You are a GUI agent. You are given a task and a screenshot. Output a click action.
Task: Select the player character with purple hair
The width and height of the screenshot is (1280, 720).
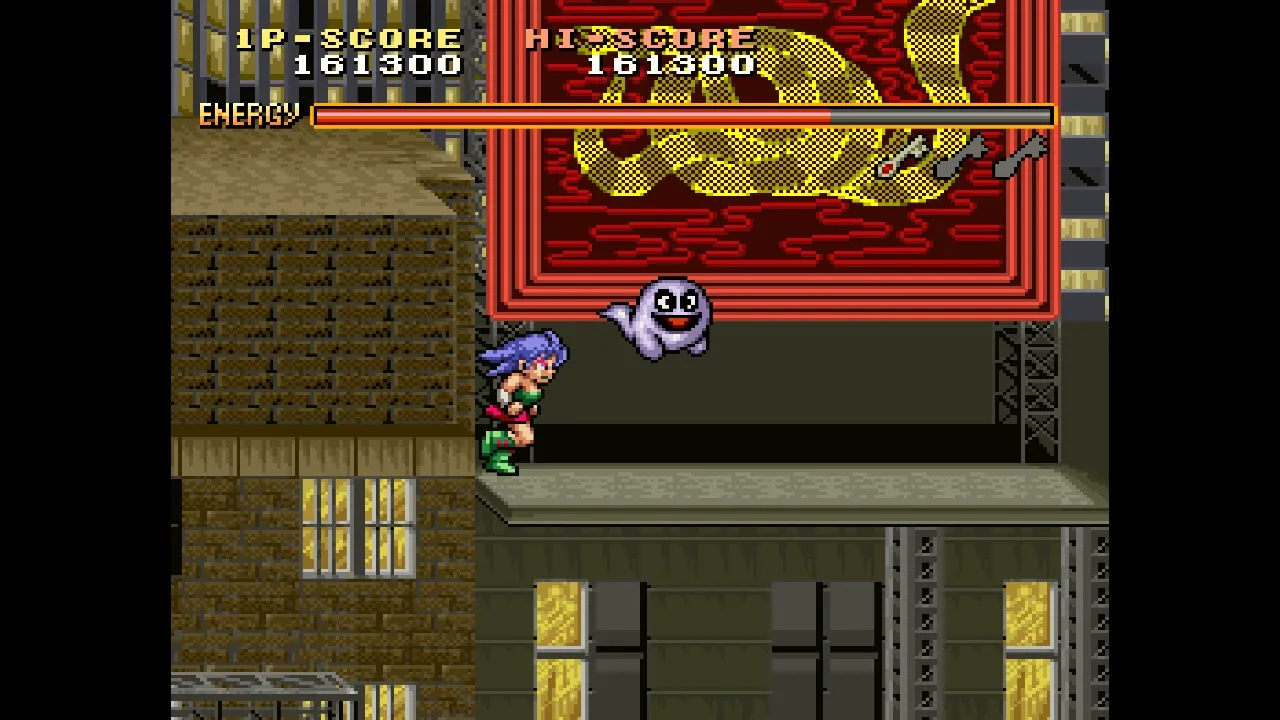click(x=520, y=400)
